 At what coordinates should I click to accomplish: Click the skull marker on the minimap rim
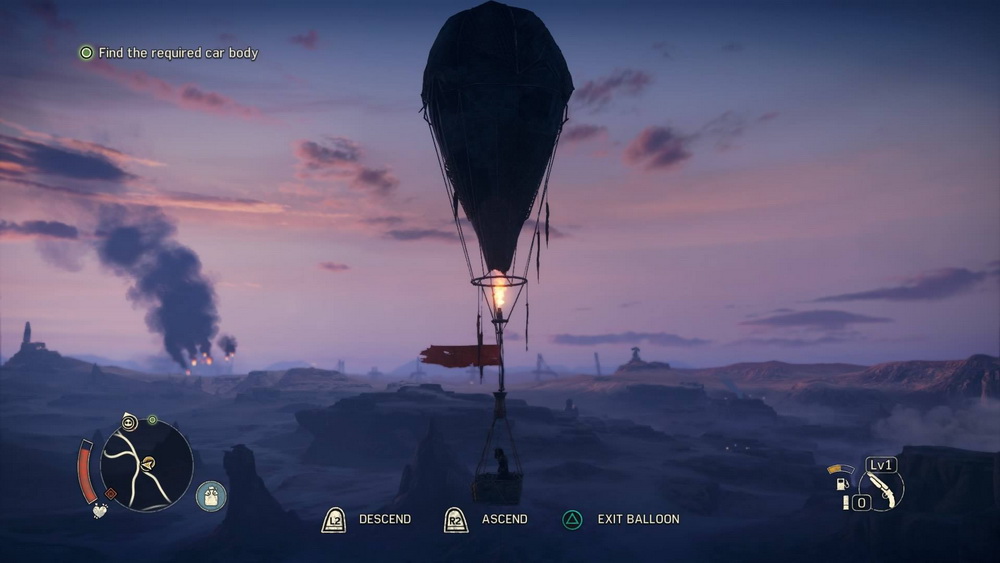pyautogui.click(x=130, y=422)
